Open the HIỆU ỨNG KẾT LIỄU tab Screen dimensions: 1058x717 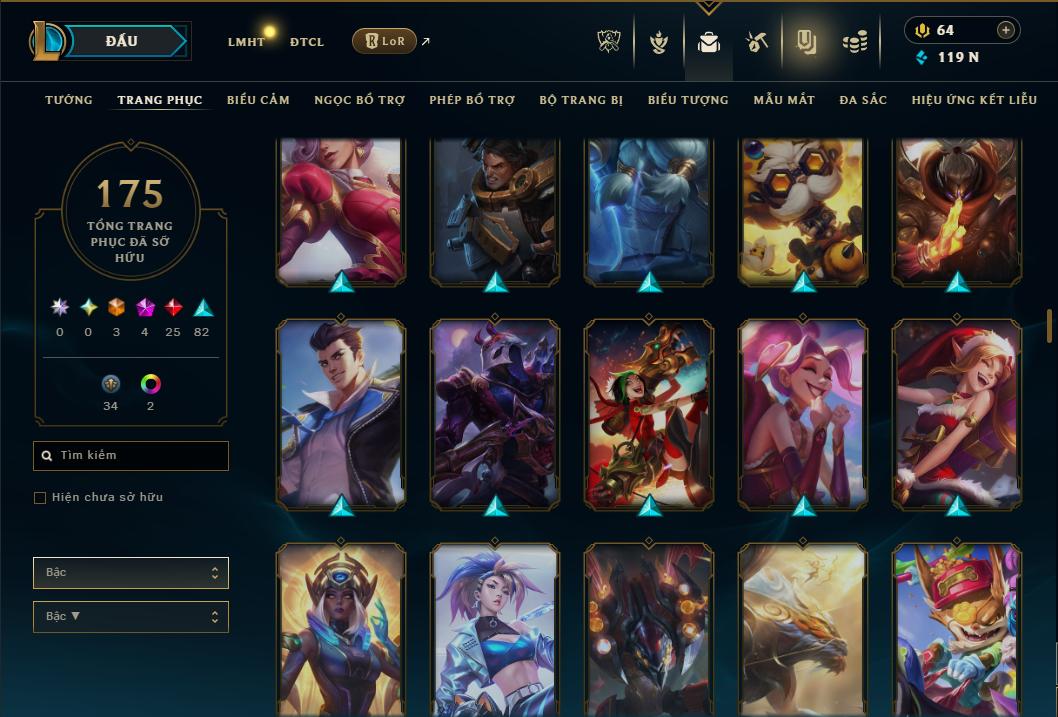click(x=974, y=100)
